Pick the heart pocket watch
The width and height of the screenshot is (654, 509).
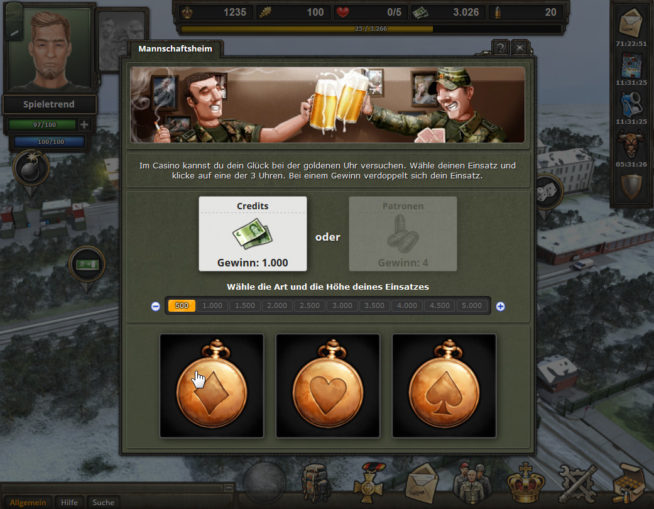point(327,385)
